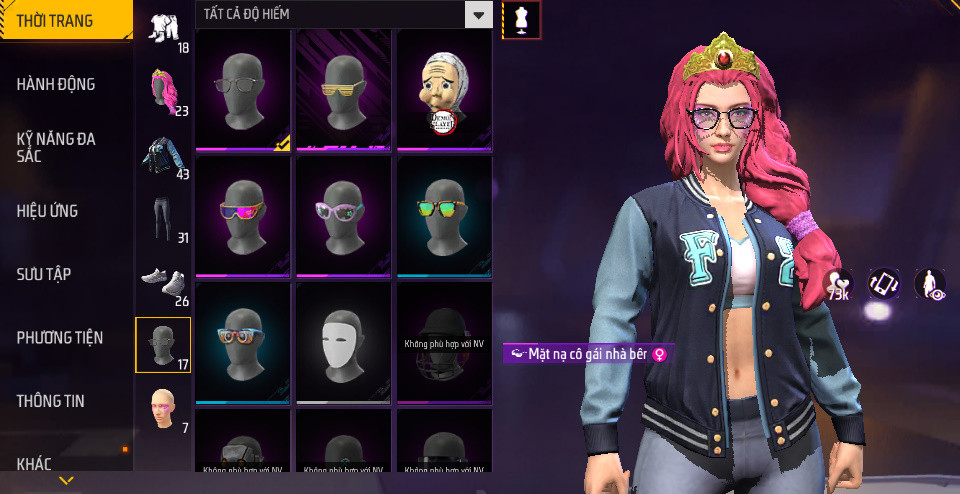
Task: Select the bald head face category
Action: 163,408
